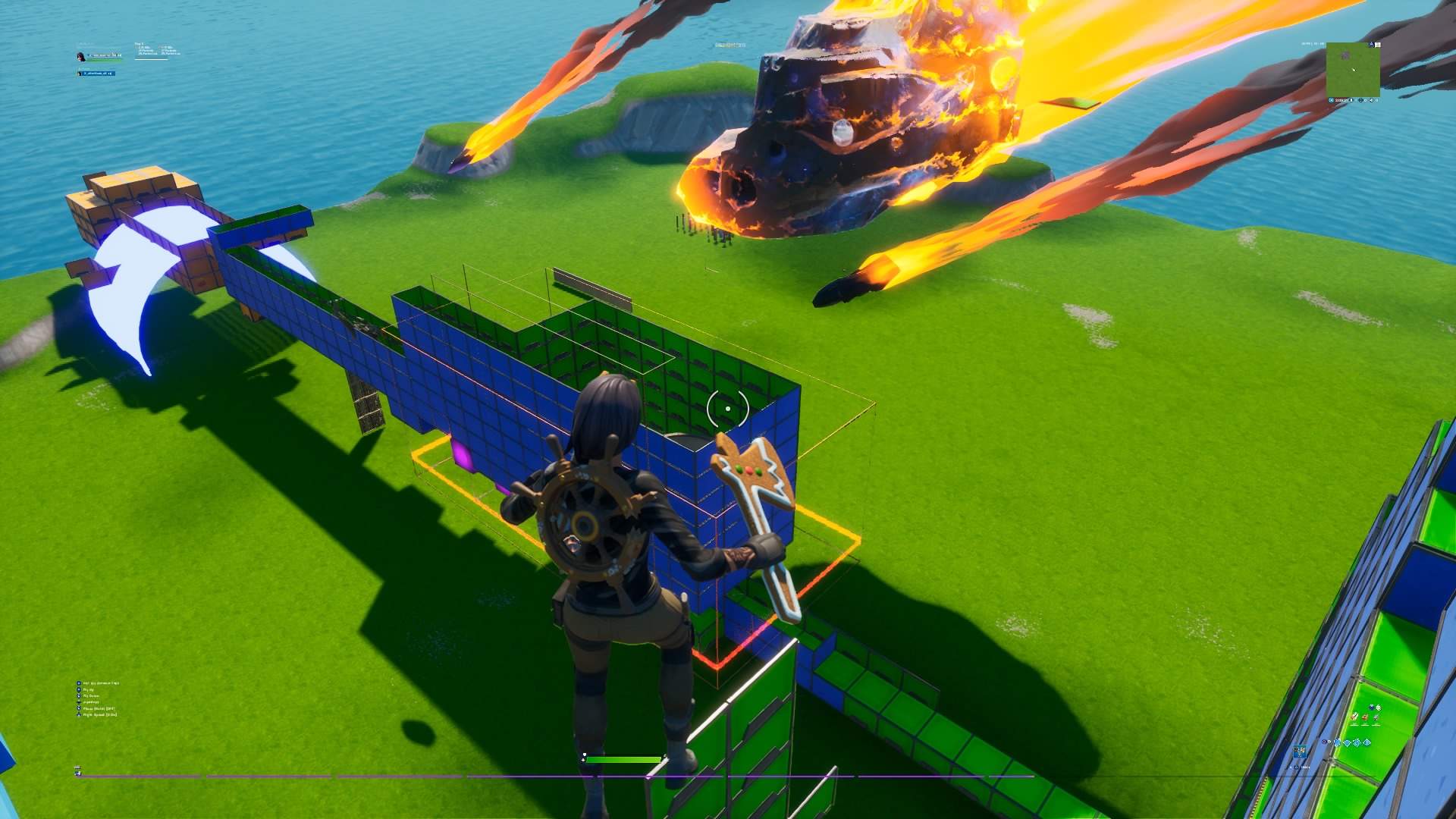
Task: Select the wood material icon in the resources panel
Action: tap(1354, 717)
